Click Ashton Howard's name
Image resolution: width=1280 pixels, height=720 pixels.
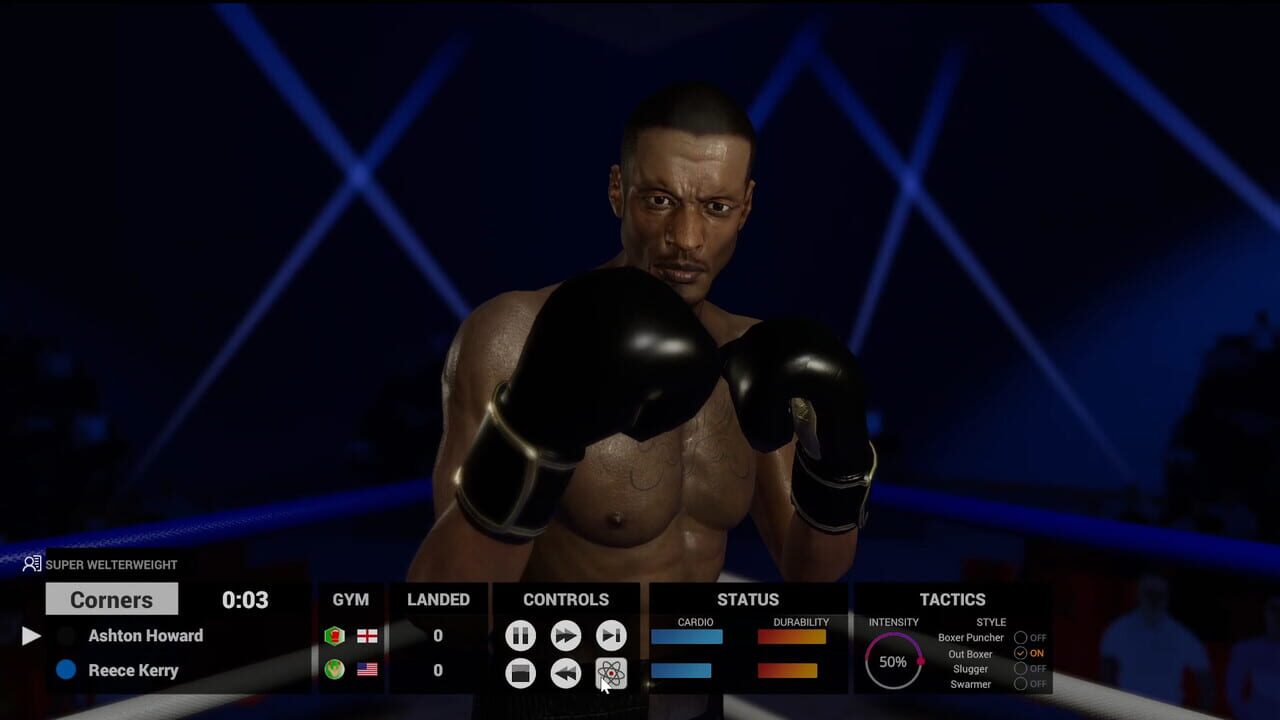[x=148, y=635]
